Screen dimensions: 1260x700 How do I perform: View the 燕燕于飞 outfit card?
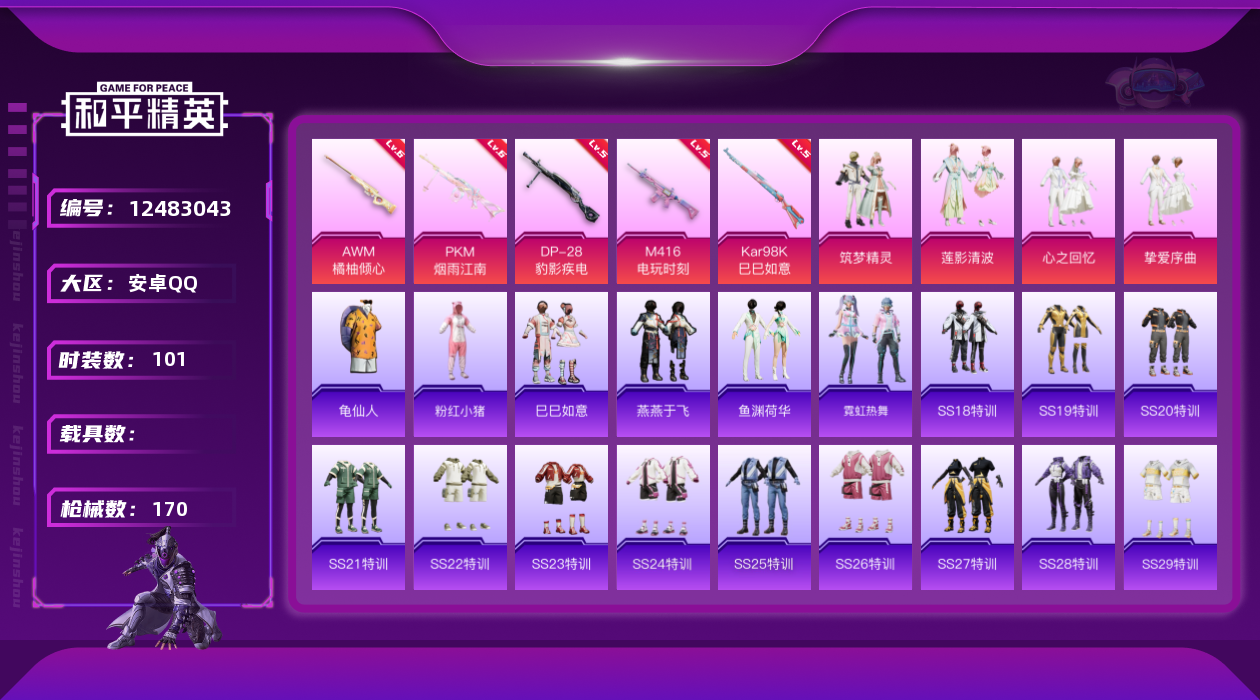(663, 364)
